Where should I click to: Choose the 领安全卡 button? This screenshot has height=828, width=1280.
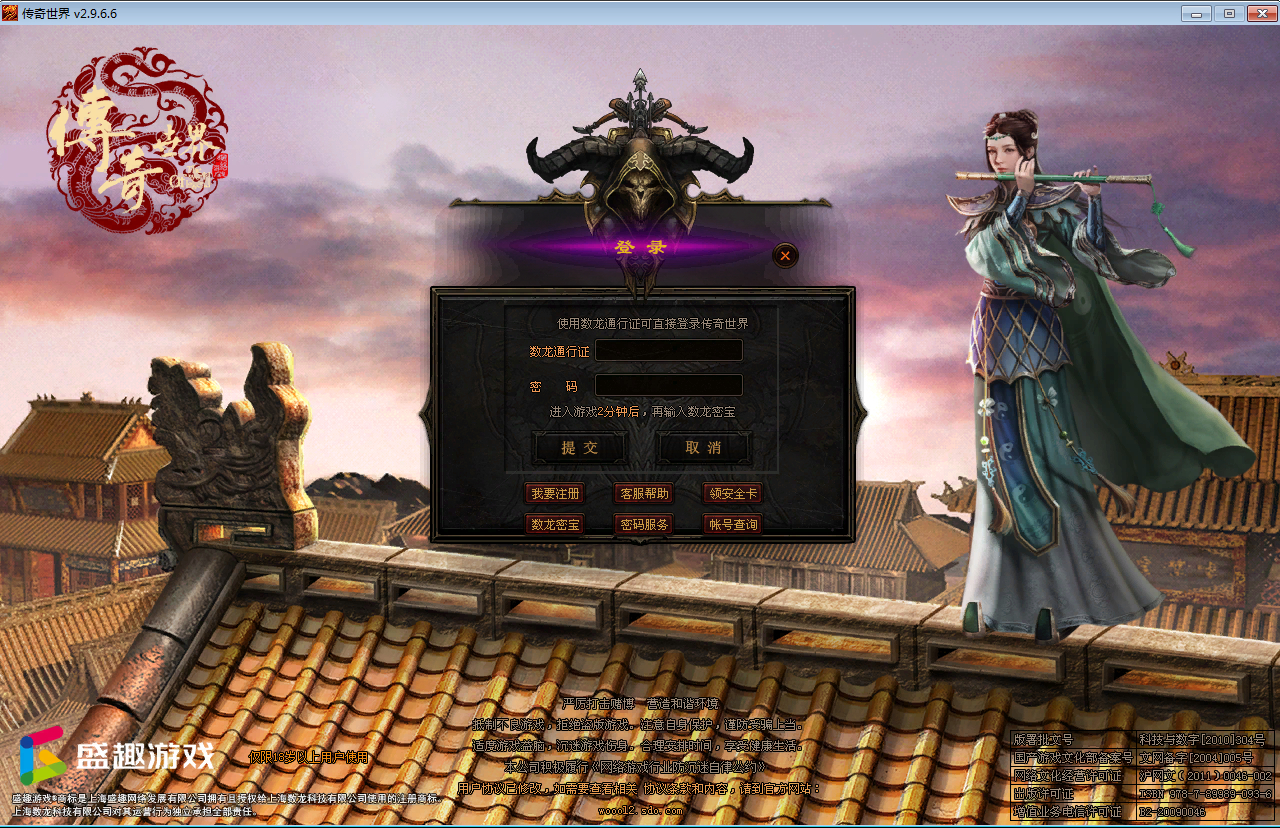click(732, 493)
